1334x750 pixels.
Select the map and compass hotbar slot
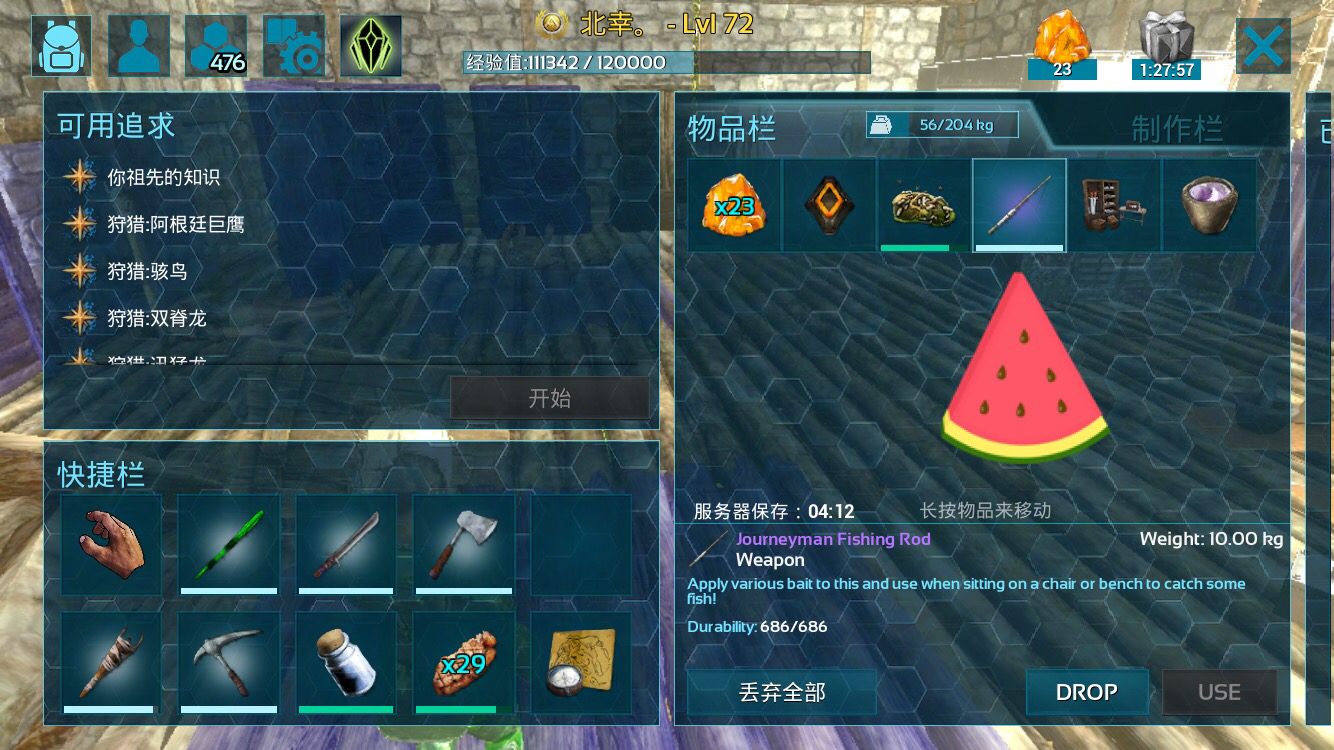coord(581,663)
